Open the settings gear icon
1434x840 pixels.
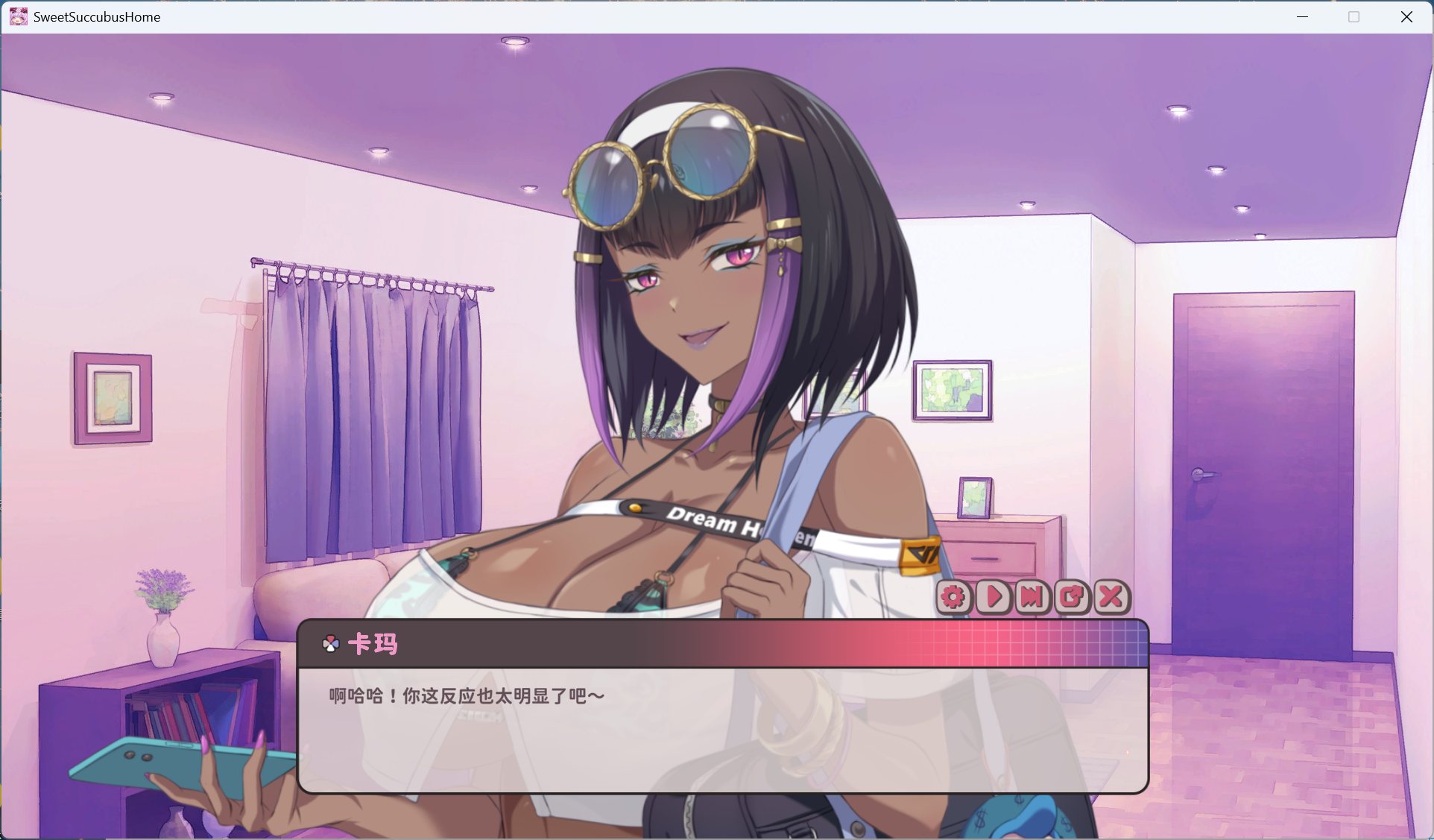click(953, 597)
